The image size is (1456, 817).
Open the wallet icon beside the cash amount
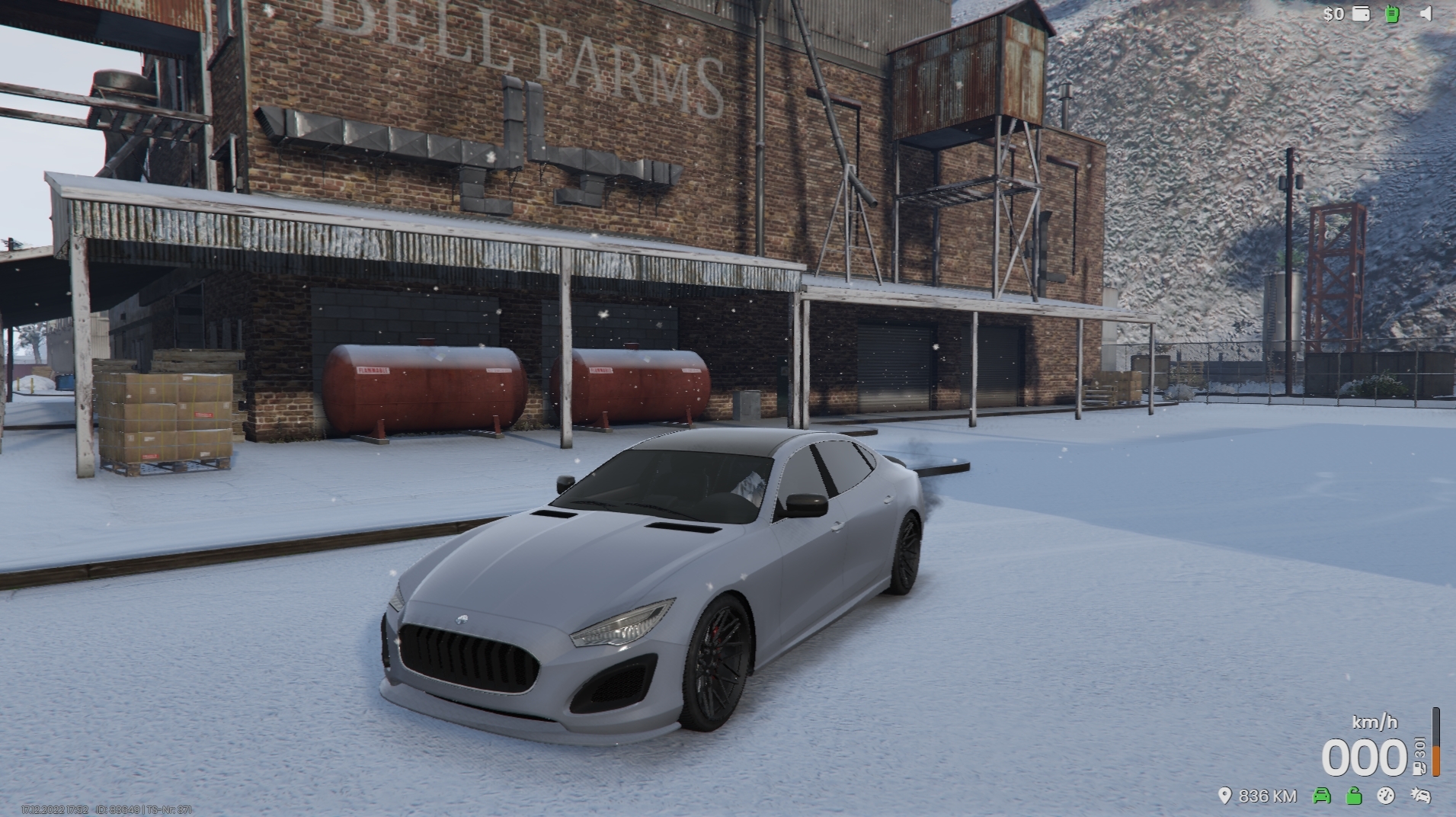coord(1361,14)
